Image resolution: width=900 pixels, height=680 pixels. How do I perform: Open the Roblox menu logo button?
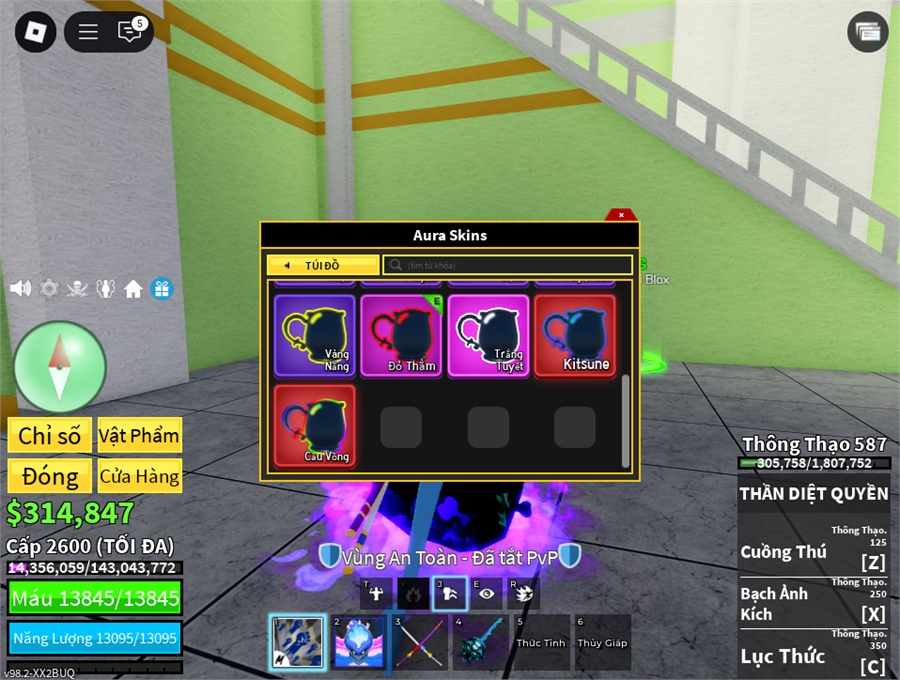(35, 32)
